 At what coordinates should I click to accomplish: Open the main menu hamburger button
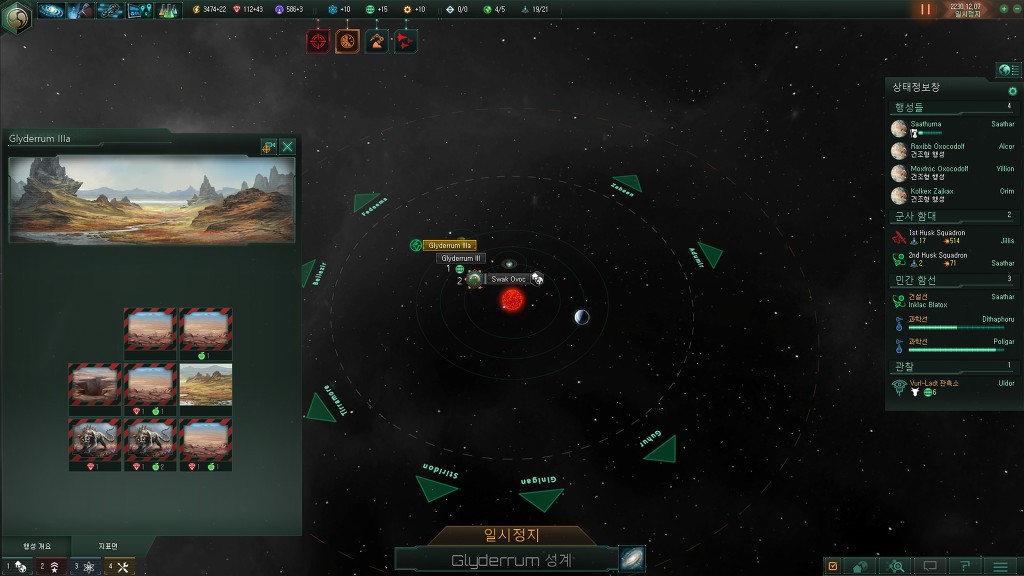point(1000,566)
